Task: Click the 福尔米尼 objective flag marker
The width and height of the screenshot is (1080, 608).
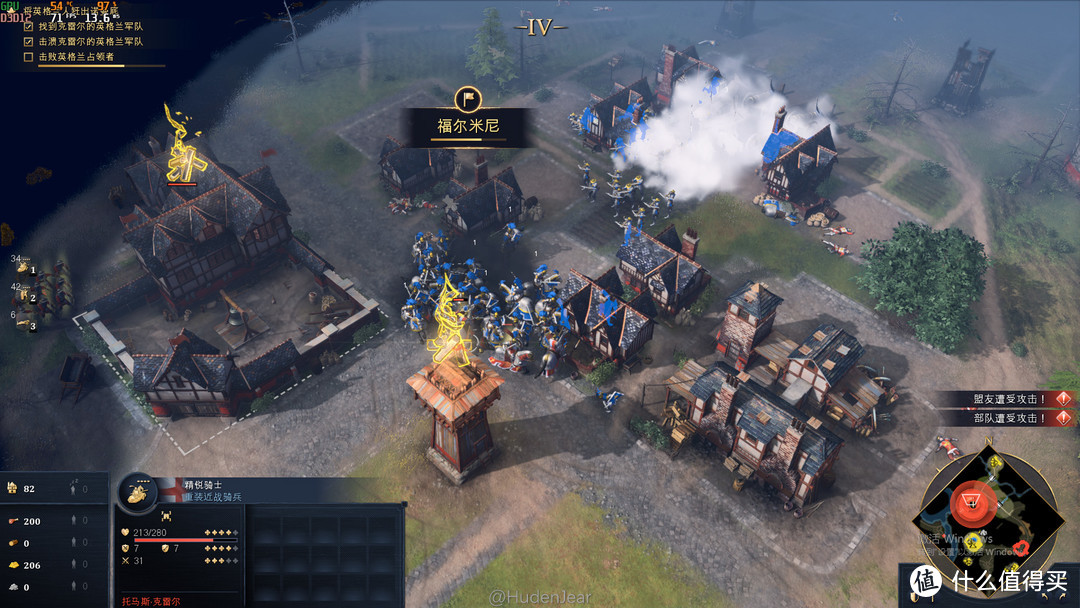Action: [x=467, y=99]
